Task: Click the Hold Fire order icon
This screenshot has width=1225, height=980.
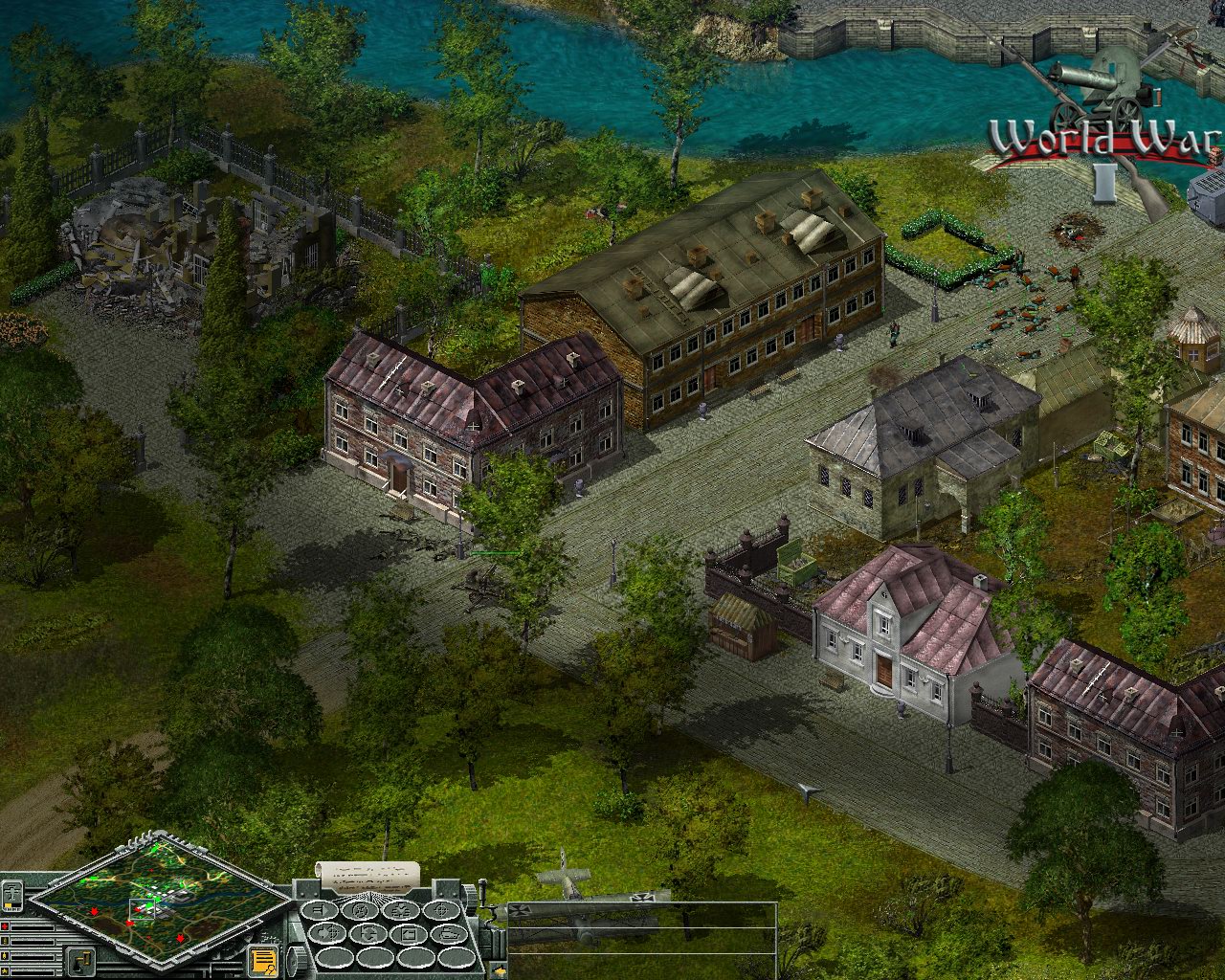Action: tap(361, 911)
